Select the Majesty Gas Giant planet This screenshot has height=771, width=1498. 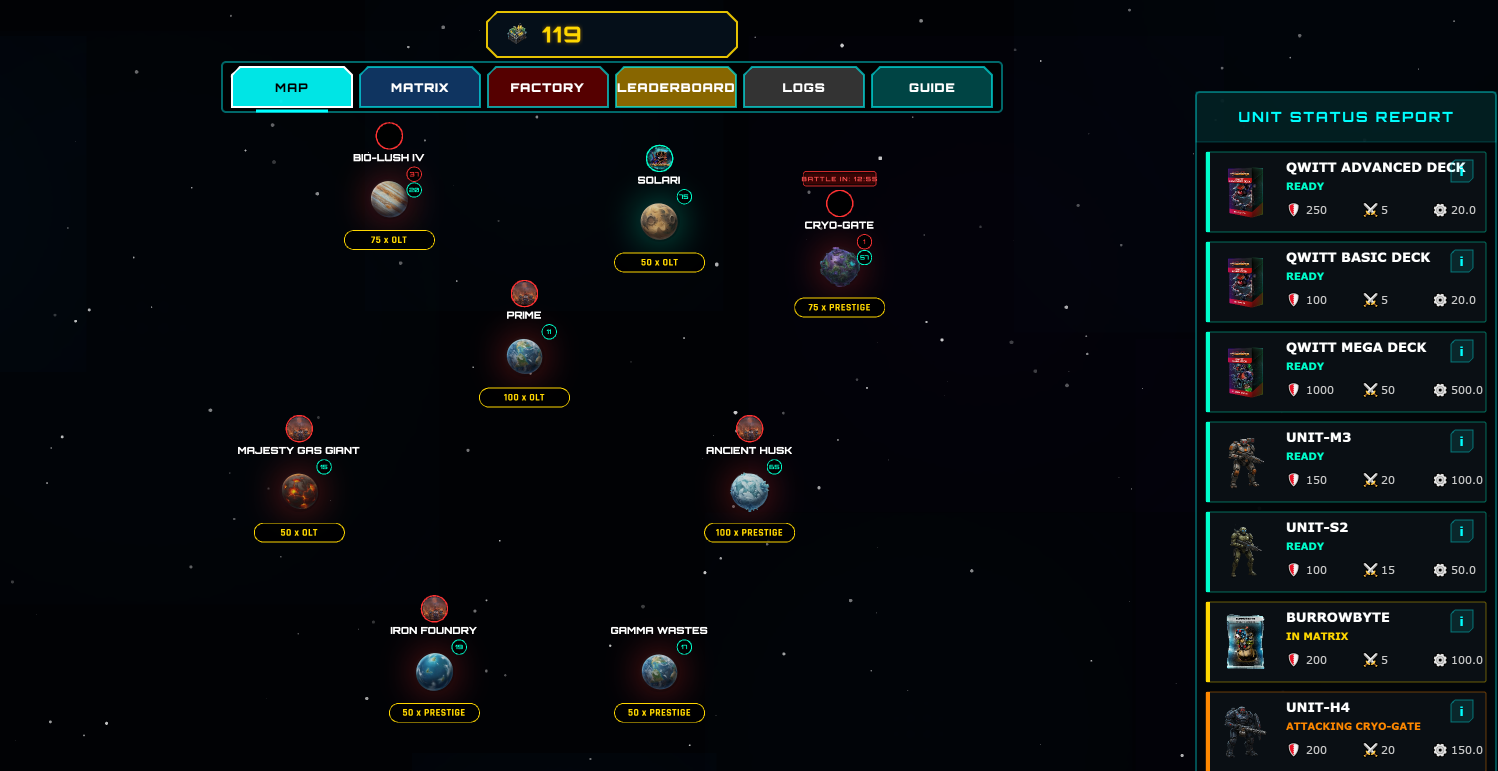pyautogui.click(x=299, y=491)
